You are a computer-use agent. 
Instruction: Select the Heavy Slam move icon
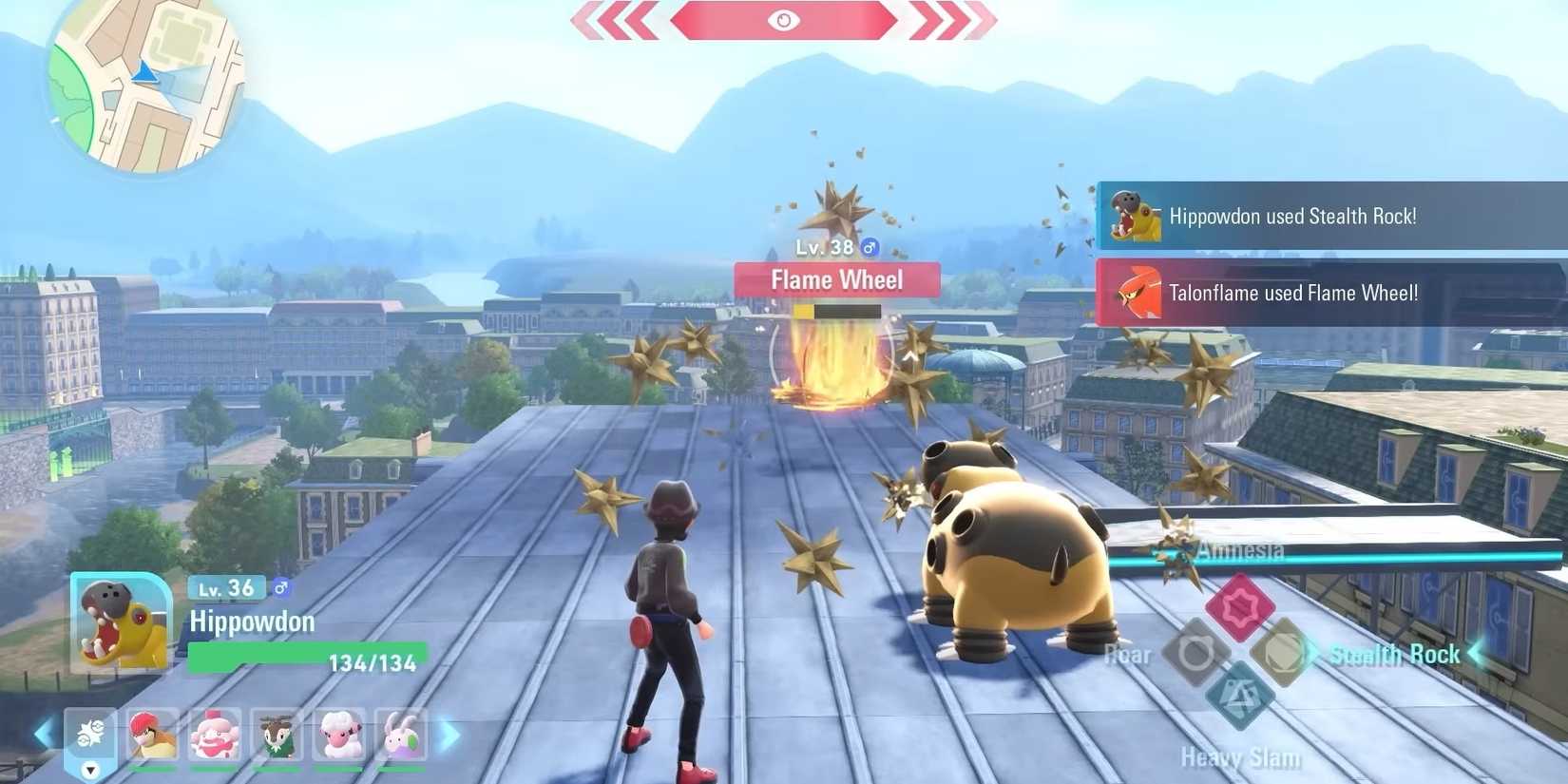[x=1238, y=697]
